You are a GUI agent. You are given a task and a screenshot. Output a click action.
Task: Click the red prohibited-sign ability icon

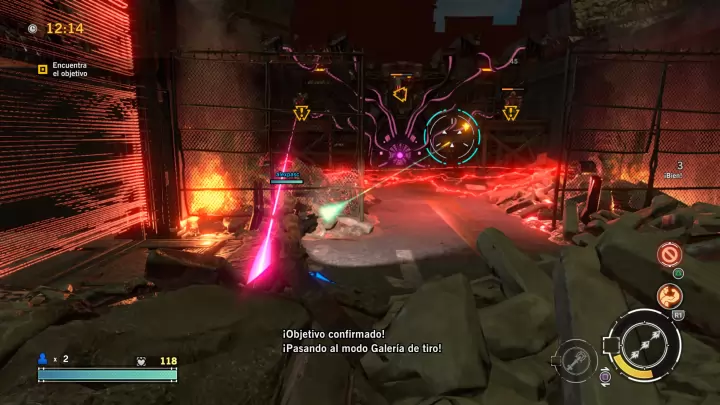click(x=669, y=254)
